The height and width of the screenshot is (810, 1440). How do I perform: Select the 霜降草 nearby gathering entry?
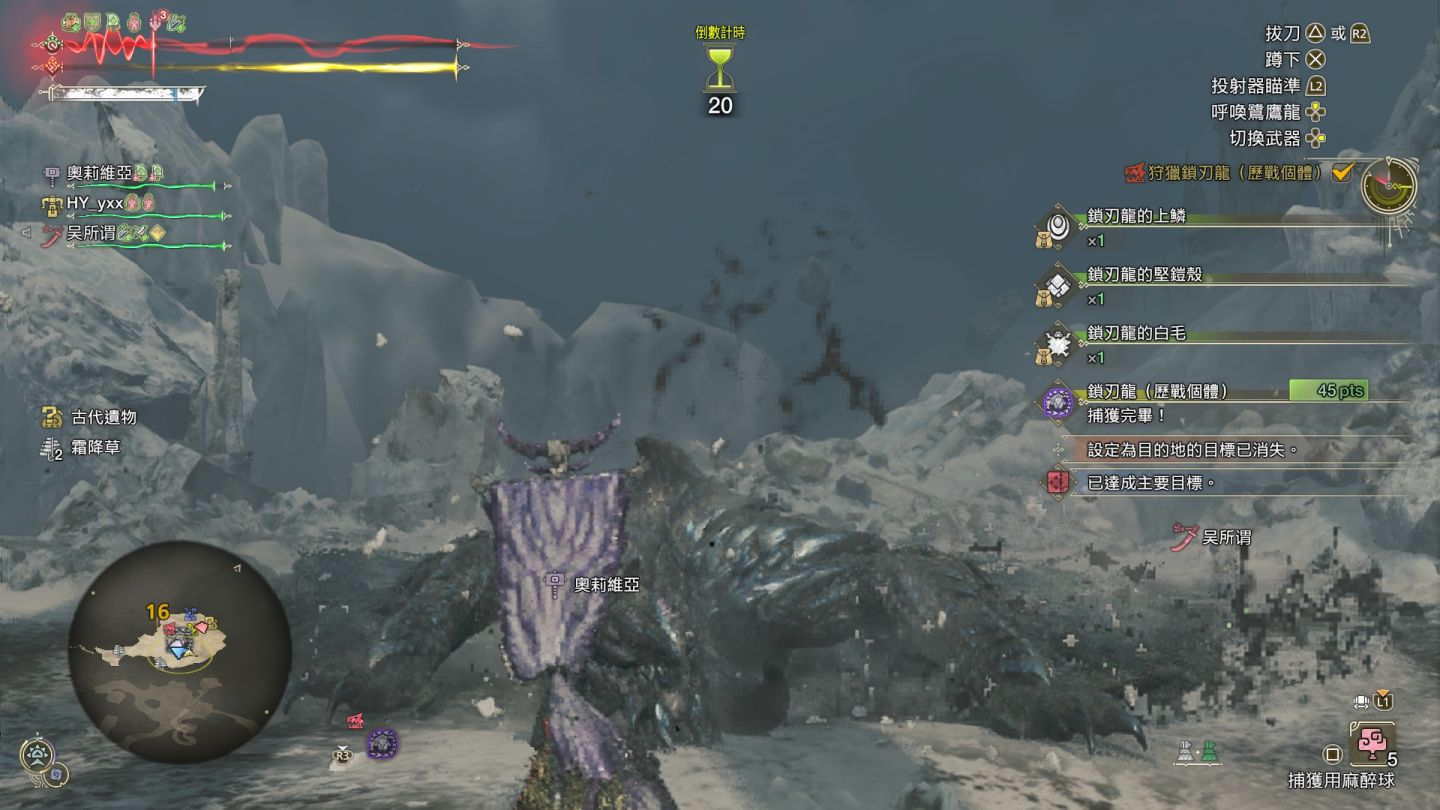pyautogui.click(x=96, y=448)
